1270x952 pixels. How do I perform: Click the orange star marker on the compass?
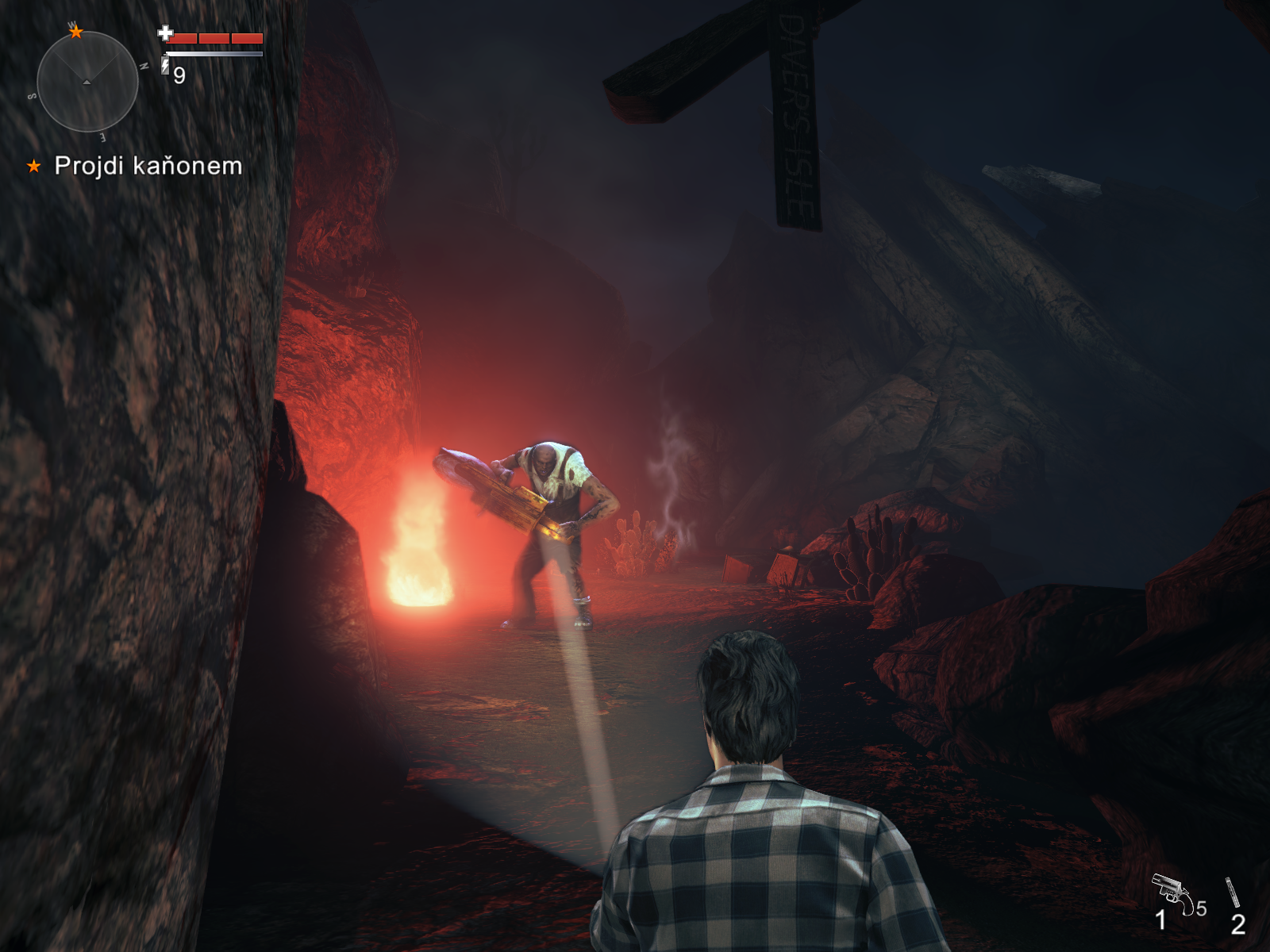(x=76, y=33)
